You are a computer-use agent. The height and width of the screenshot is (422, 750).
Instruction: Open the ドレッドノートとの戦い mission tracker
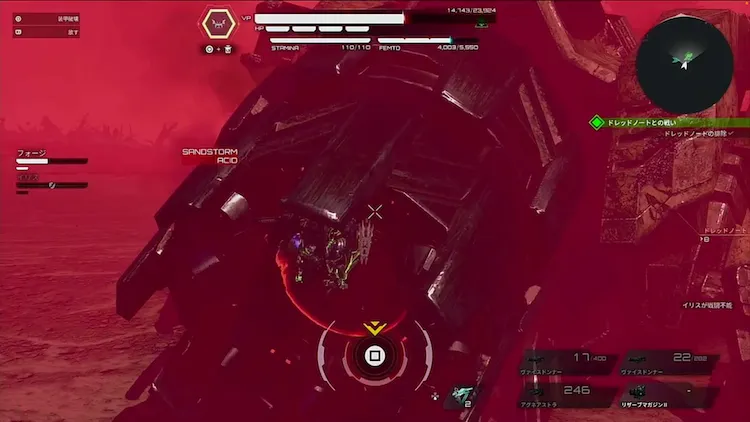click(660, 122)
